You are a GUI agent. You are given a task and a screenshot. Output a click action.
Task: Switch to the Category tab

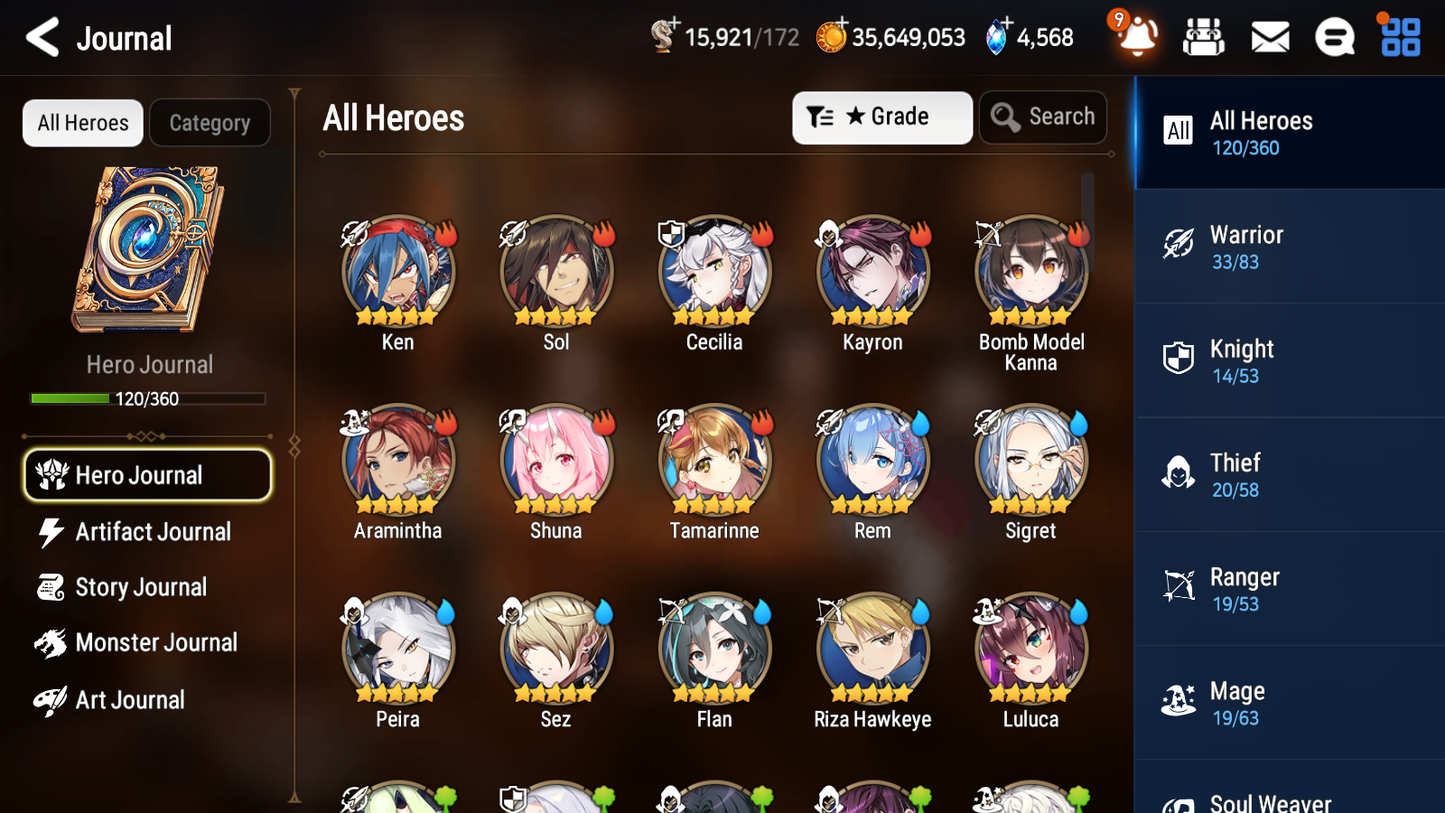pos(210,122)
